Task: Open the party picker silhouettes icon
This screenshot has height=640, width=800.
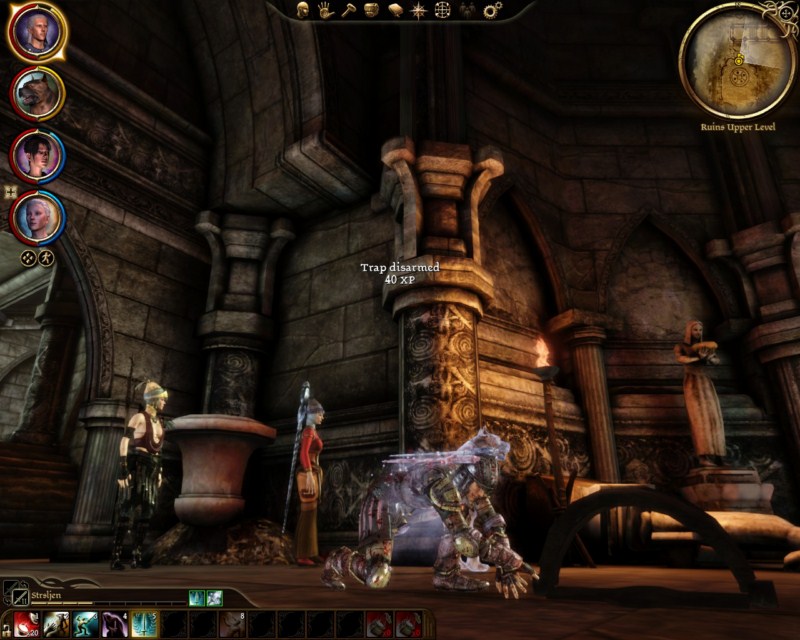Action: click(x=467, y=10)
